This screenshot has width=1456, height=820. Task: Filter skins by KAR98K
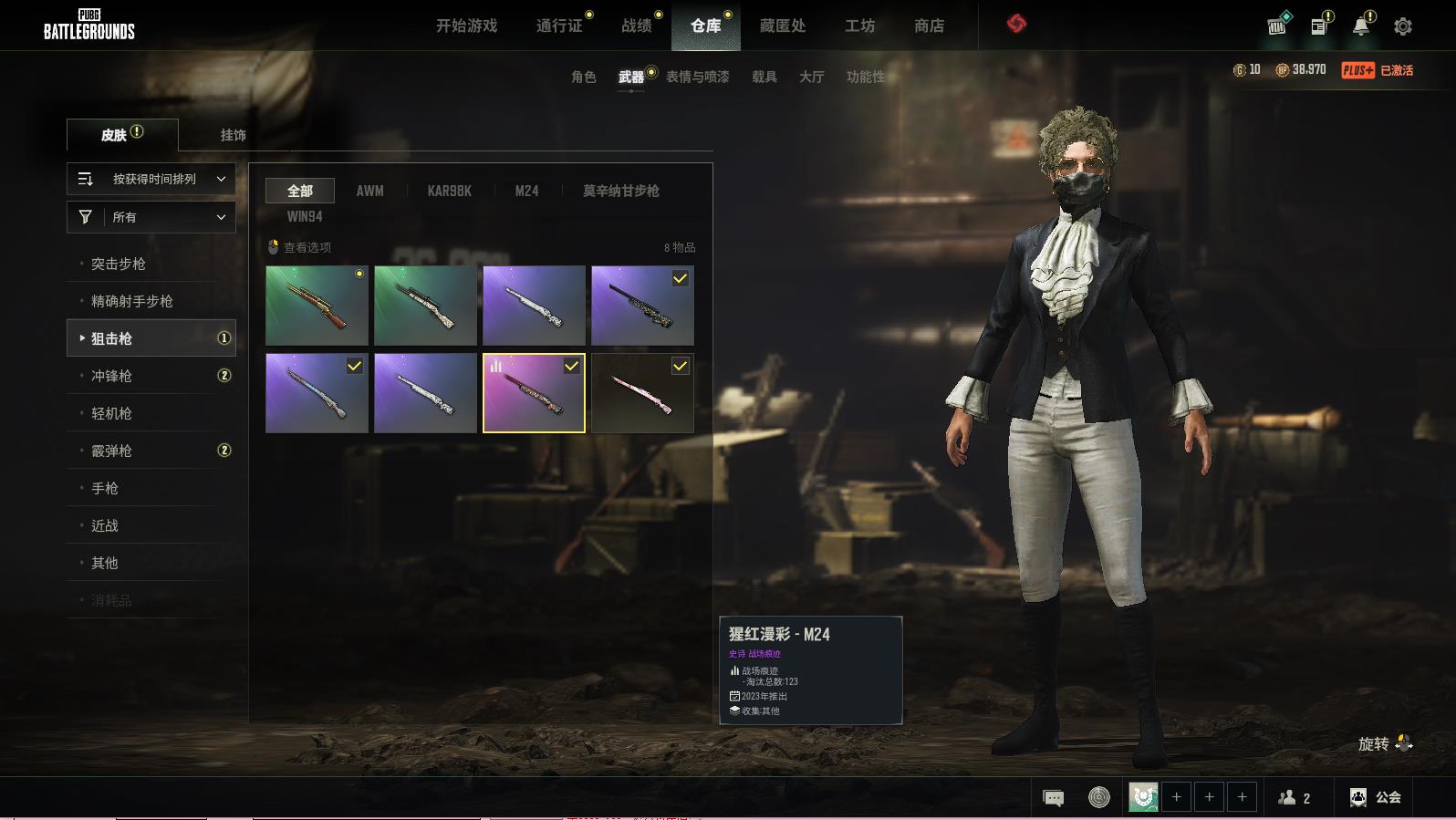pos(449,191)
